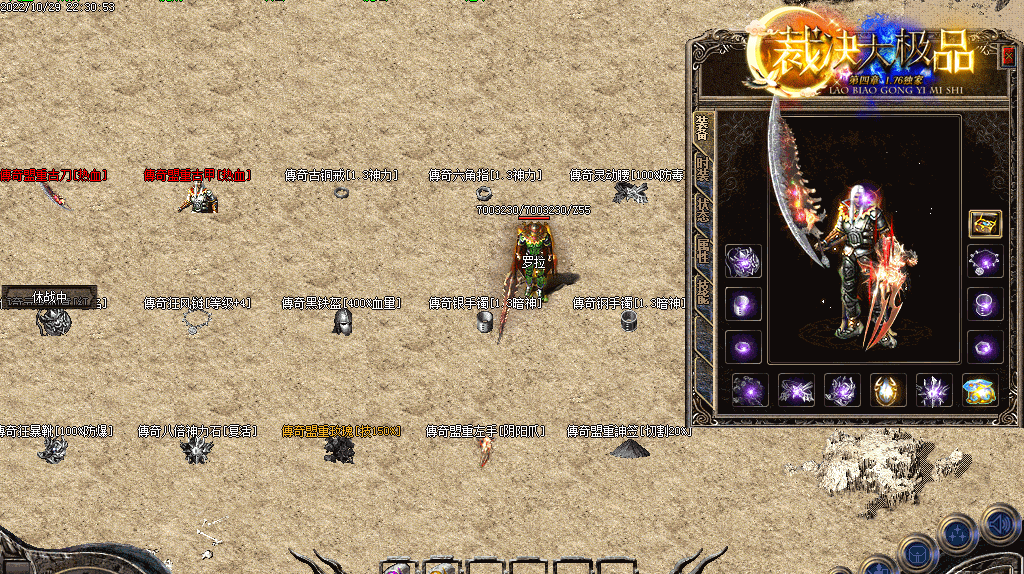Open the treasure chest icon in equipment panel

pyautogui.click(x=985, y=224)
